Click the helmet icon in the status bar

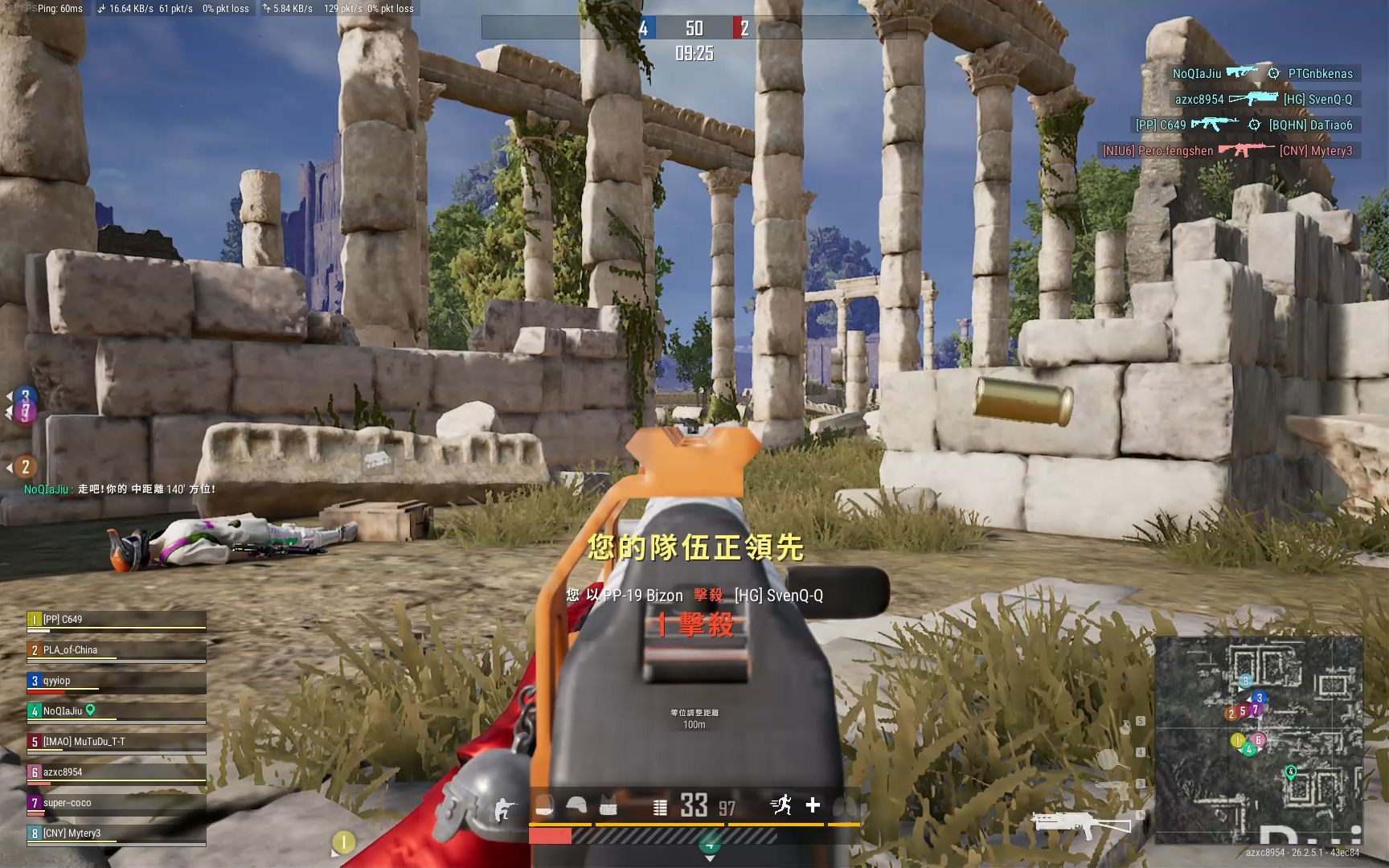click(x=576, y=806)
